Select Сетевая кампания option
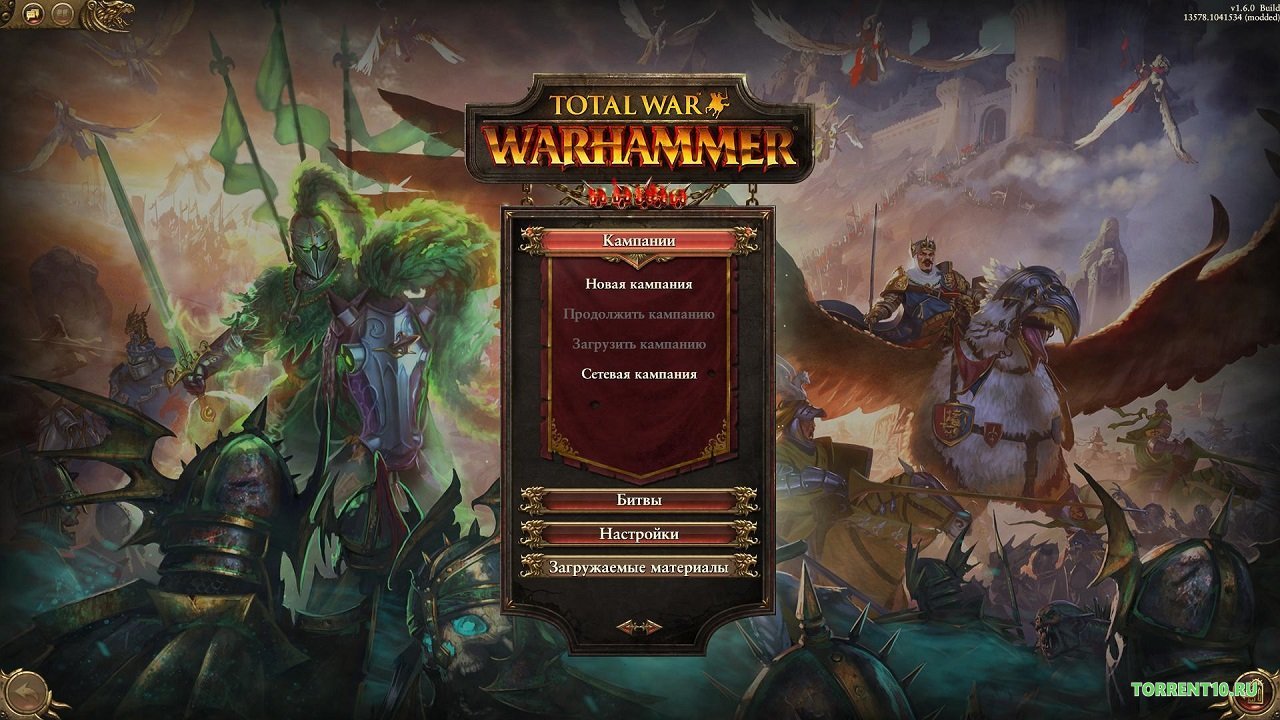Viewport: 1280px width, 720px height. 641,375
